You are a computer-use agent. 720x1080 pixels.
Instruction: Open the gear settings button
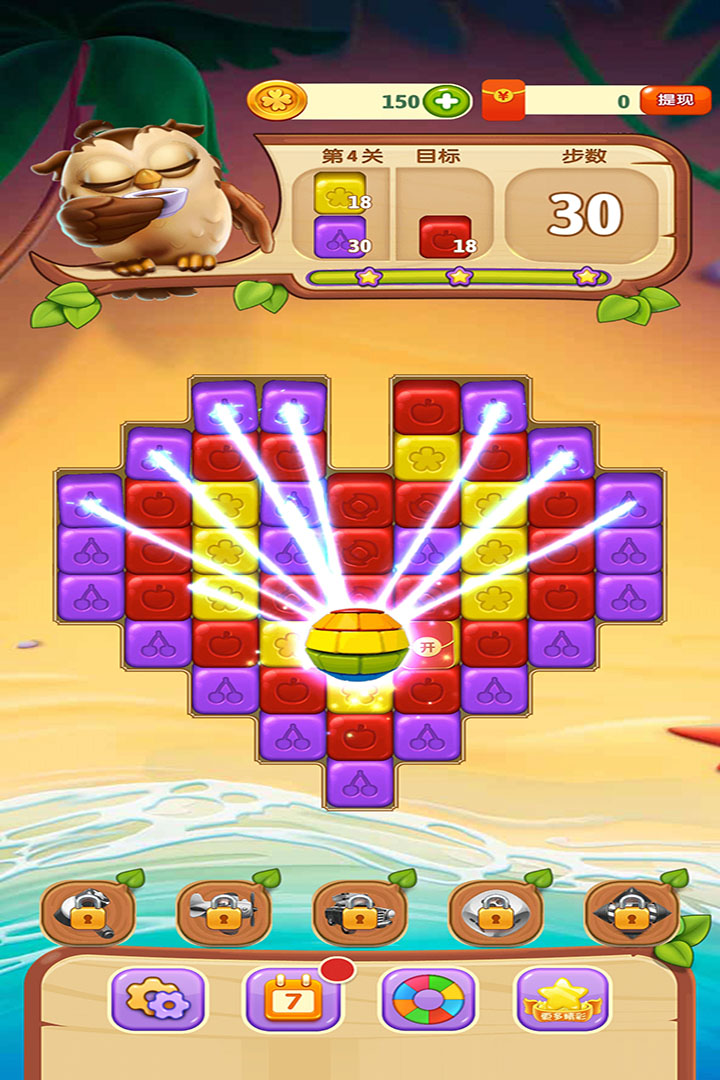[x=157, y=999]
